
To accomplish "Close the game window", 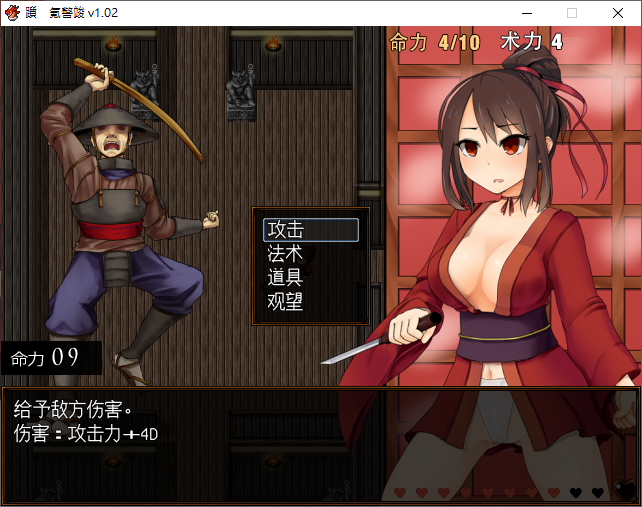I will 618,13.
